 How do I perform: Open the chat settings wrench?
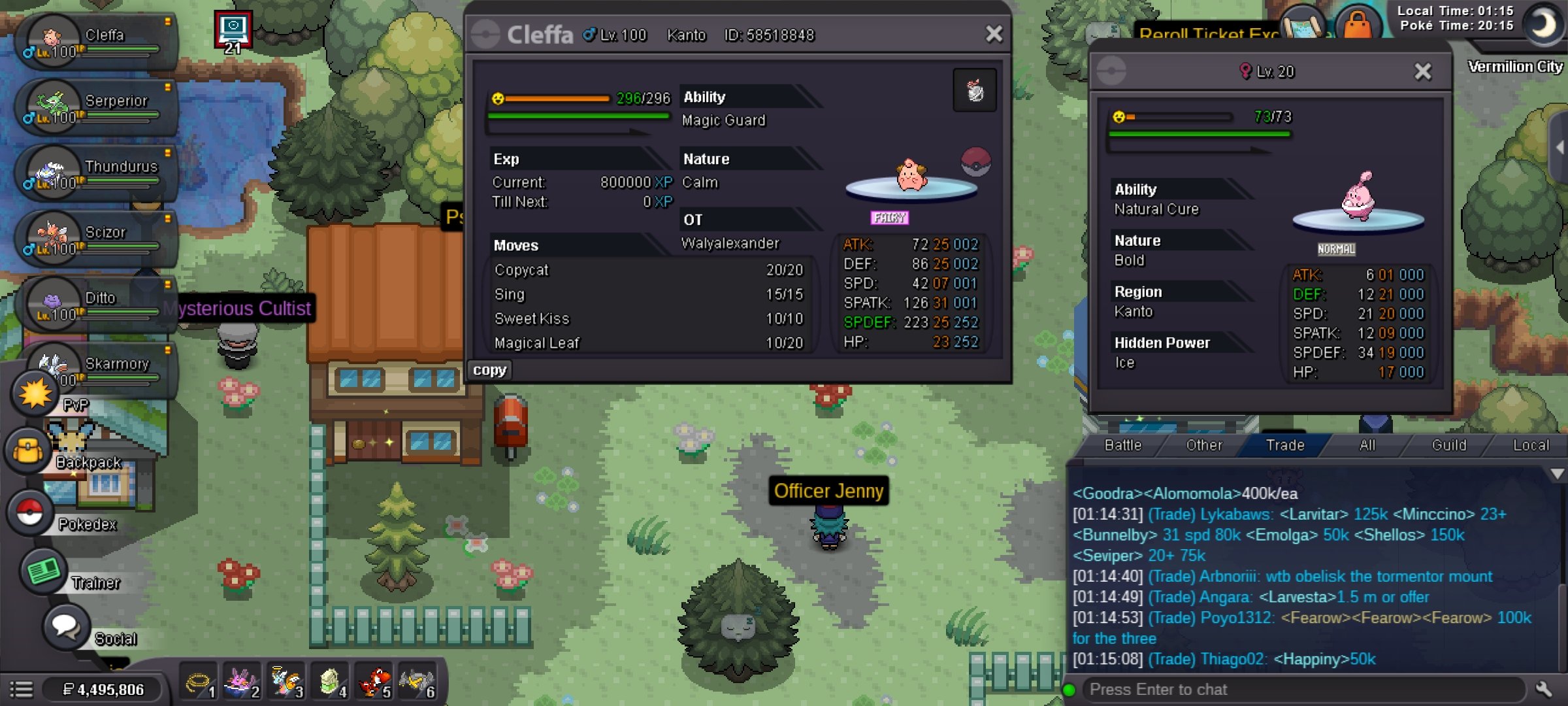1544,689
